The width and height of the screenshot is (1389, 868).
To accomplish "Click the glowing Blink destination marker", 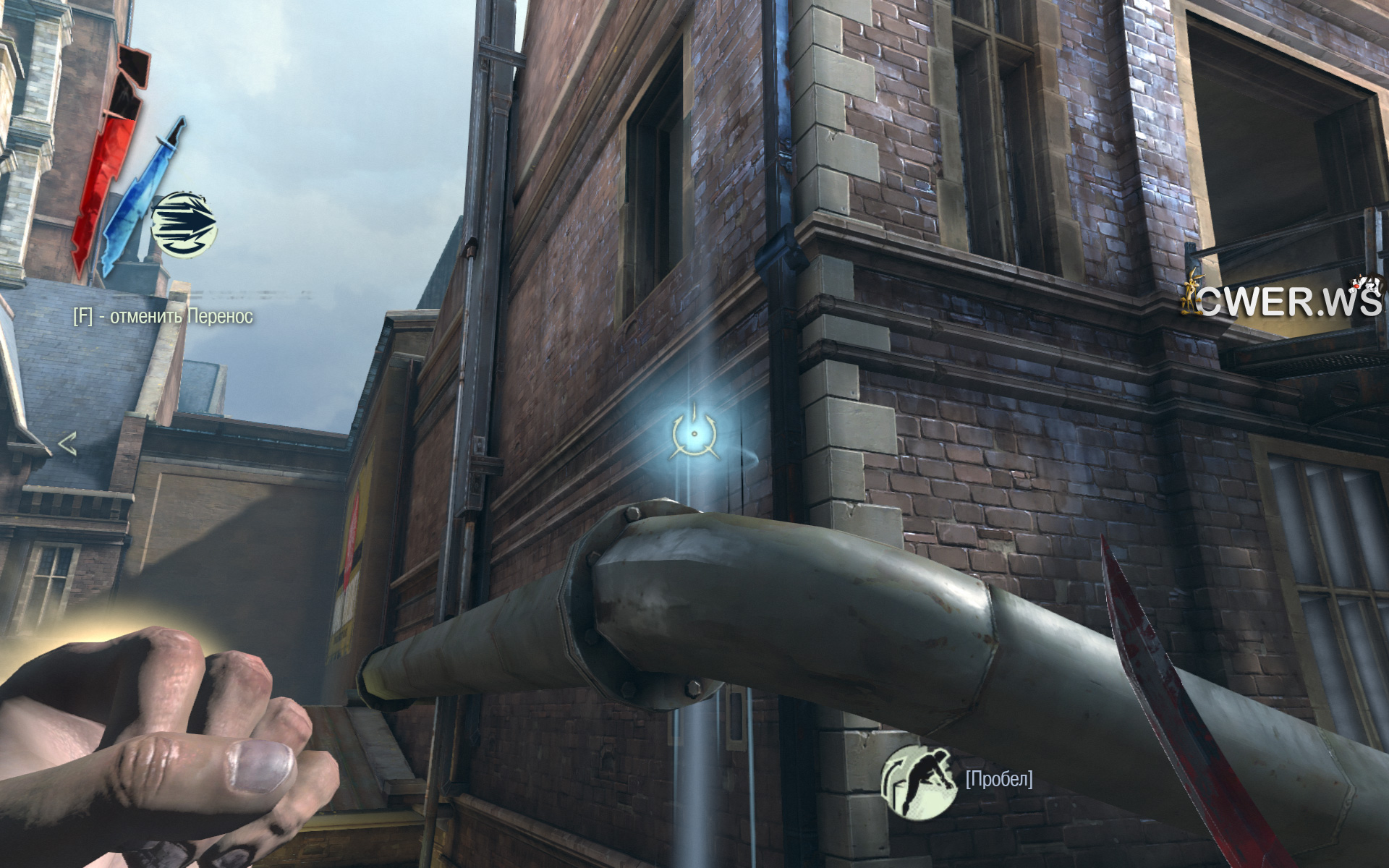I will point(694,433).
